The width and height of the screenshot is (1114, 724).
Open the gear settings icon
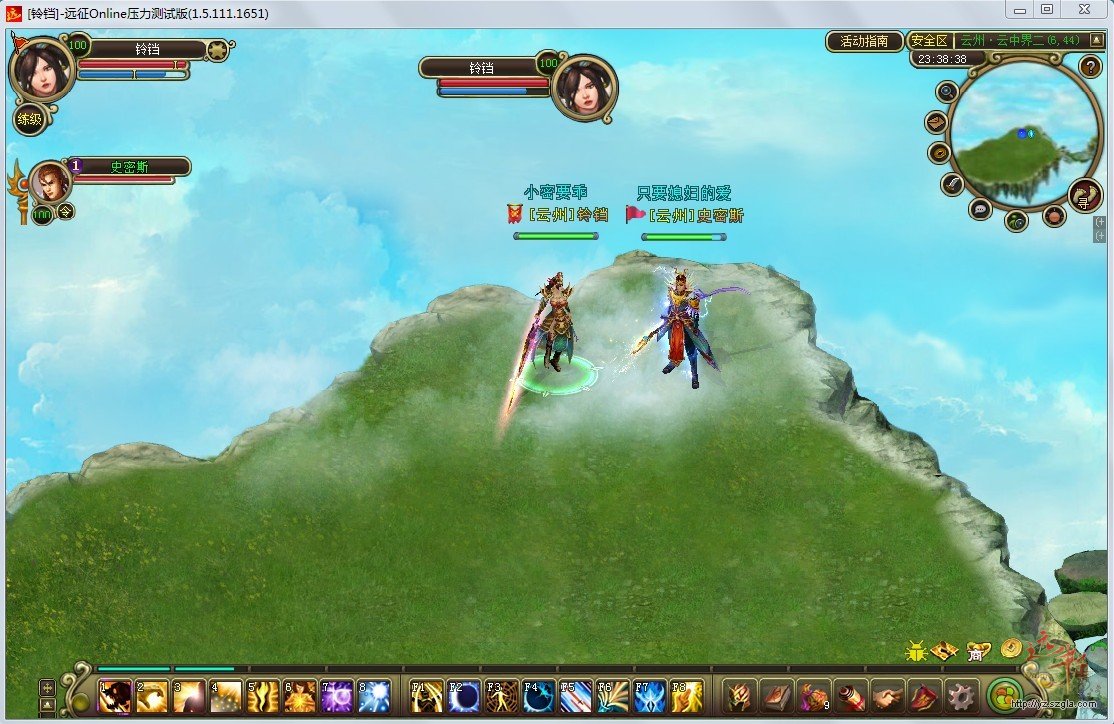tap(961, 696)
